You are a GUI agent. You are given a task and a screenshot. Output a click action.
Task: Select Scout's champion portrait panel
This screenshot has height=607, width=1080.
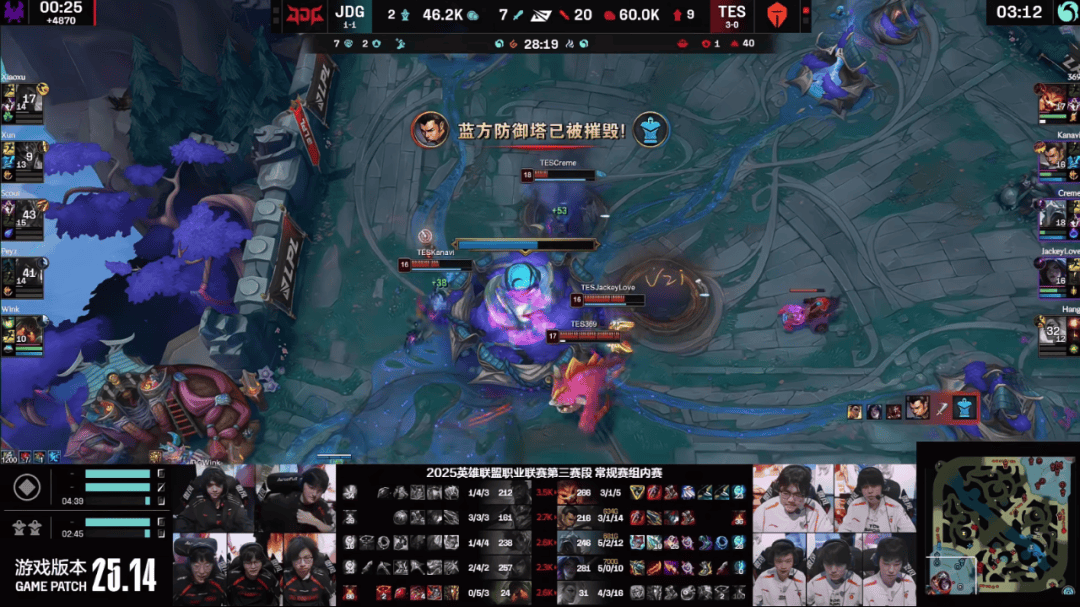pos(20,216)
